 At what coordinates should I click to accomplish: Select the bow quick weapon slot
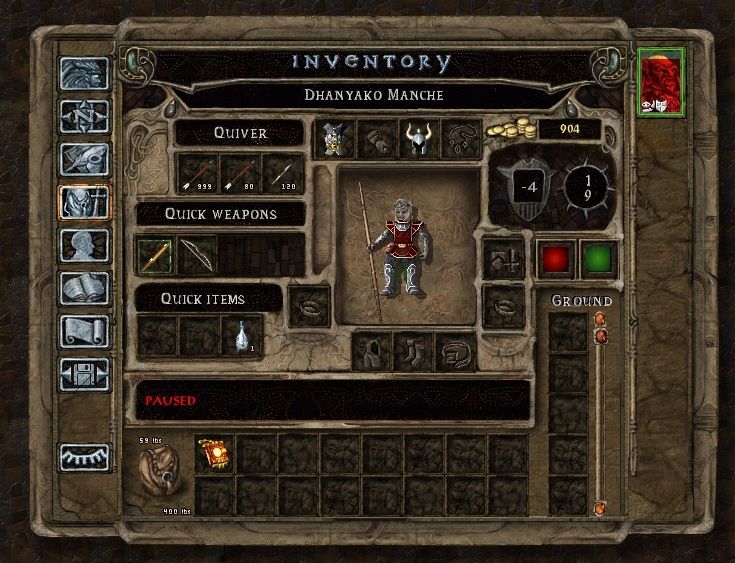click(198, 255)
